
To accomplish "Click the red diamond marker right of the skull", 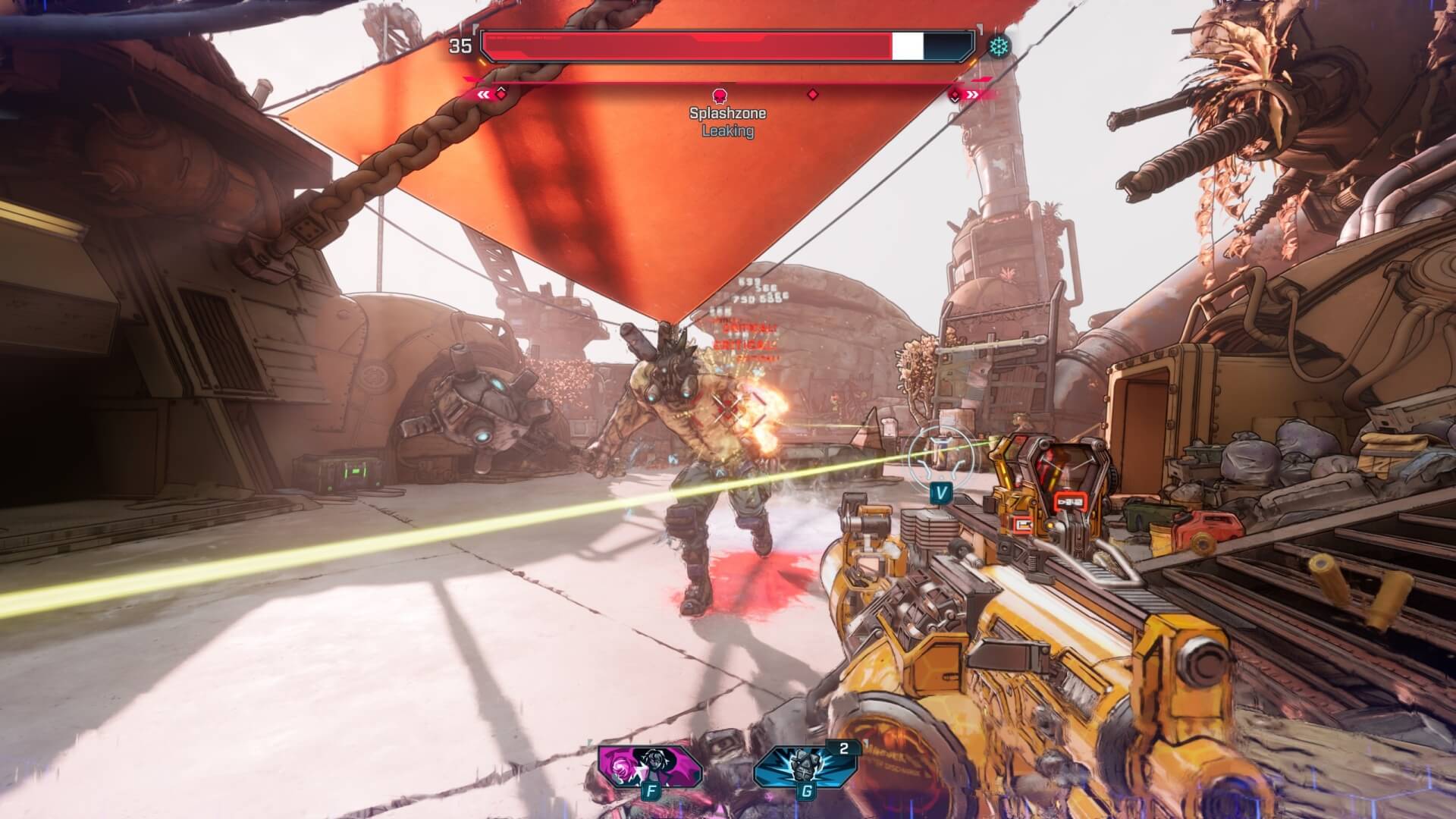I will pos(814,93).
